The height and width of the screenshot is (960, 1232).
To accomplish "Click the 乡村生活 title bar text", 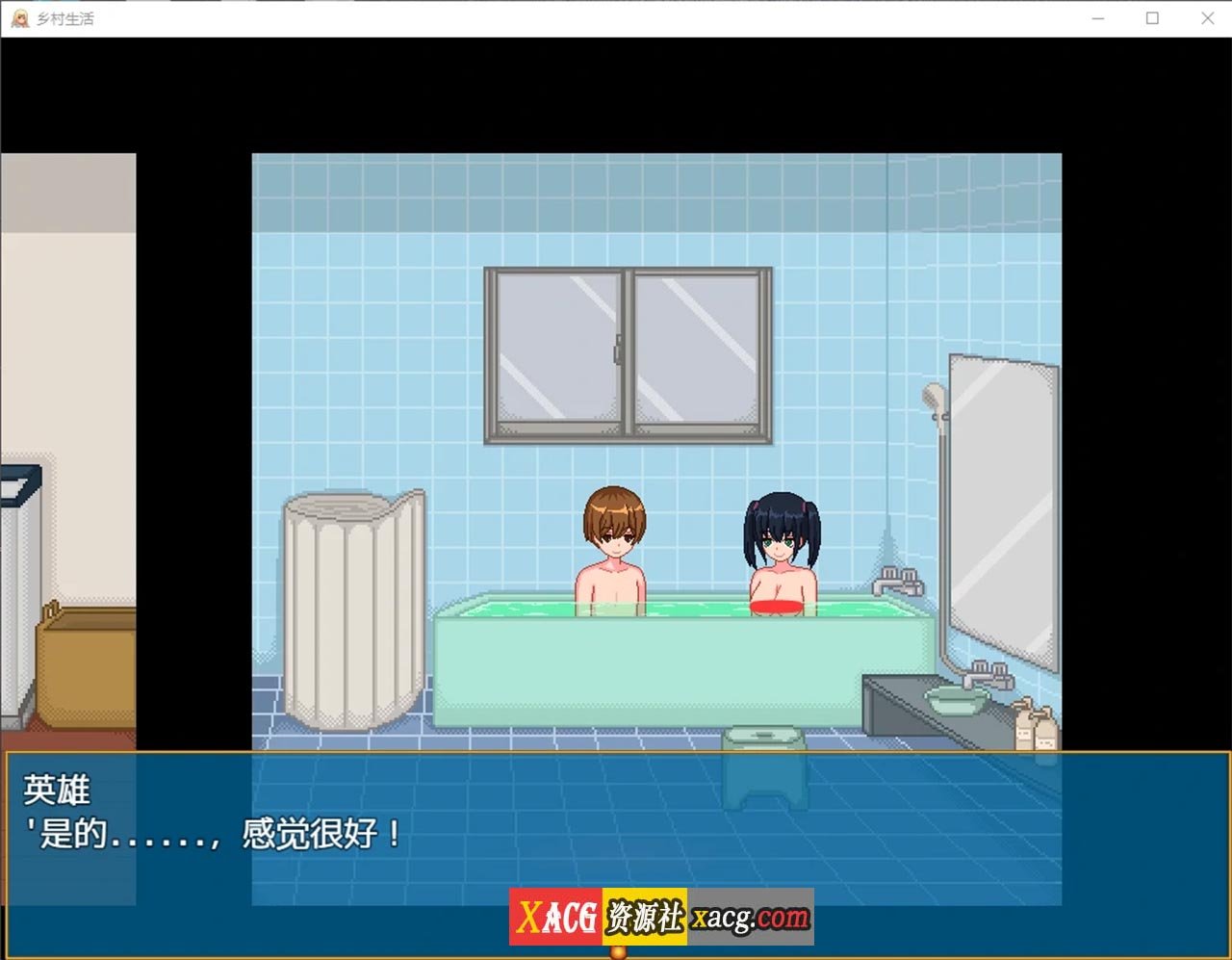I will pyautogui.click(x=64, y=18).
